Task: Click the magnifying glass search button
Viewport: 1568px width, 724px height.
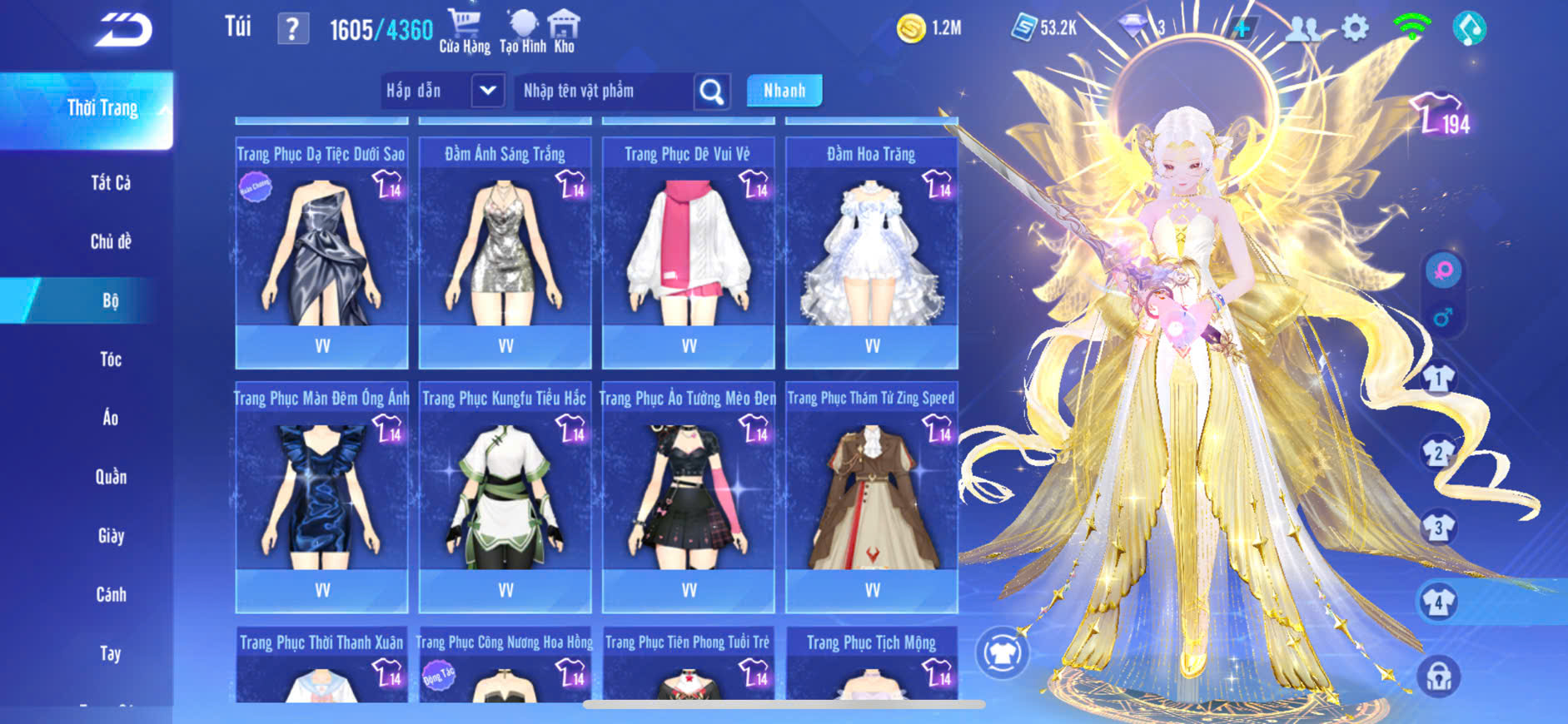Action: 712,92
